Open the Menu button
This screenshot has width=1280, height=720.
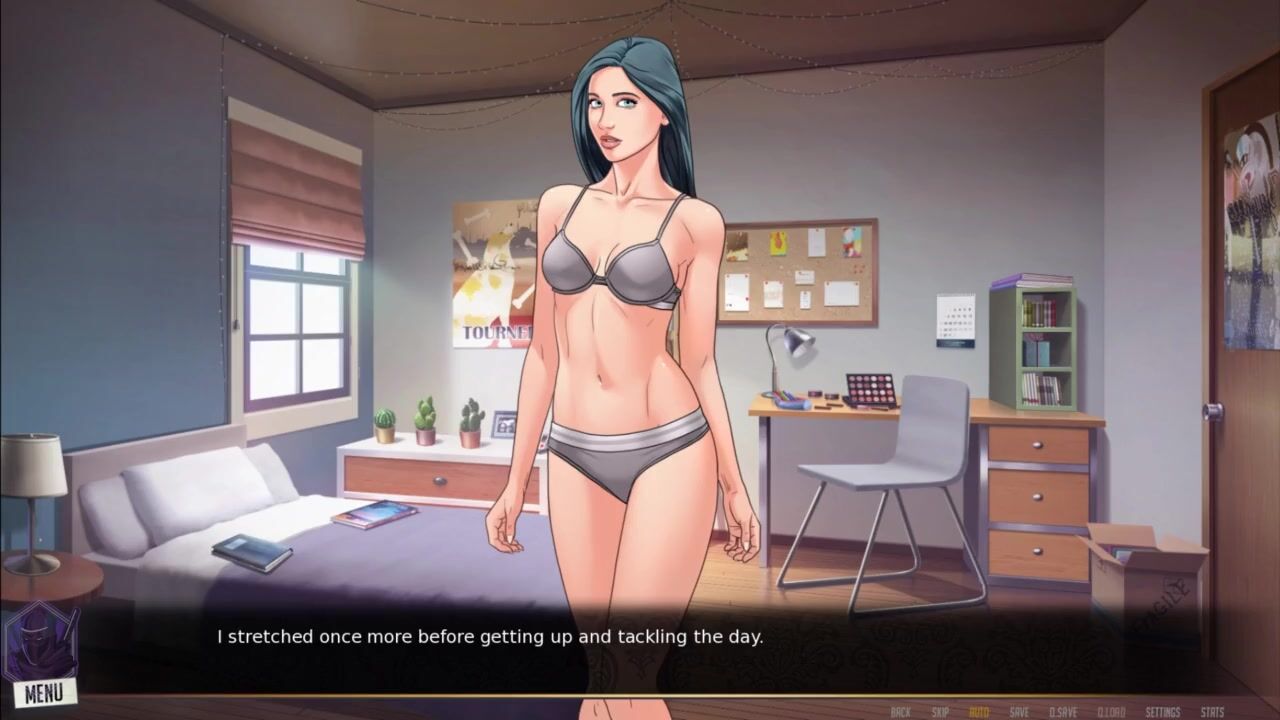click(x=44, y=691)
